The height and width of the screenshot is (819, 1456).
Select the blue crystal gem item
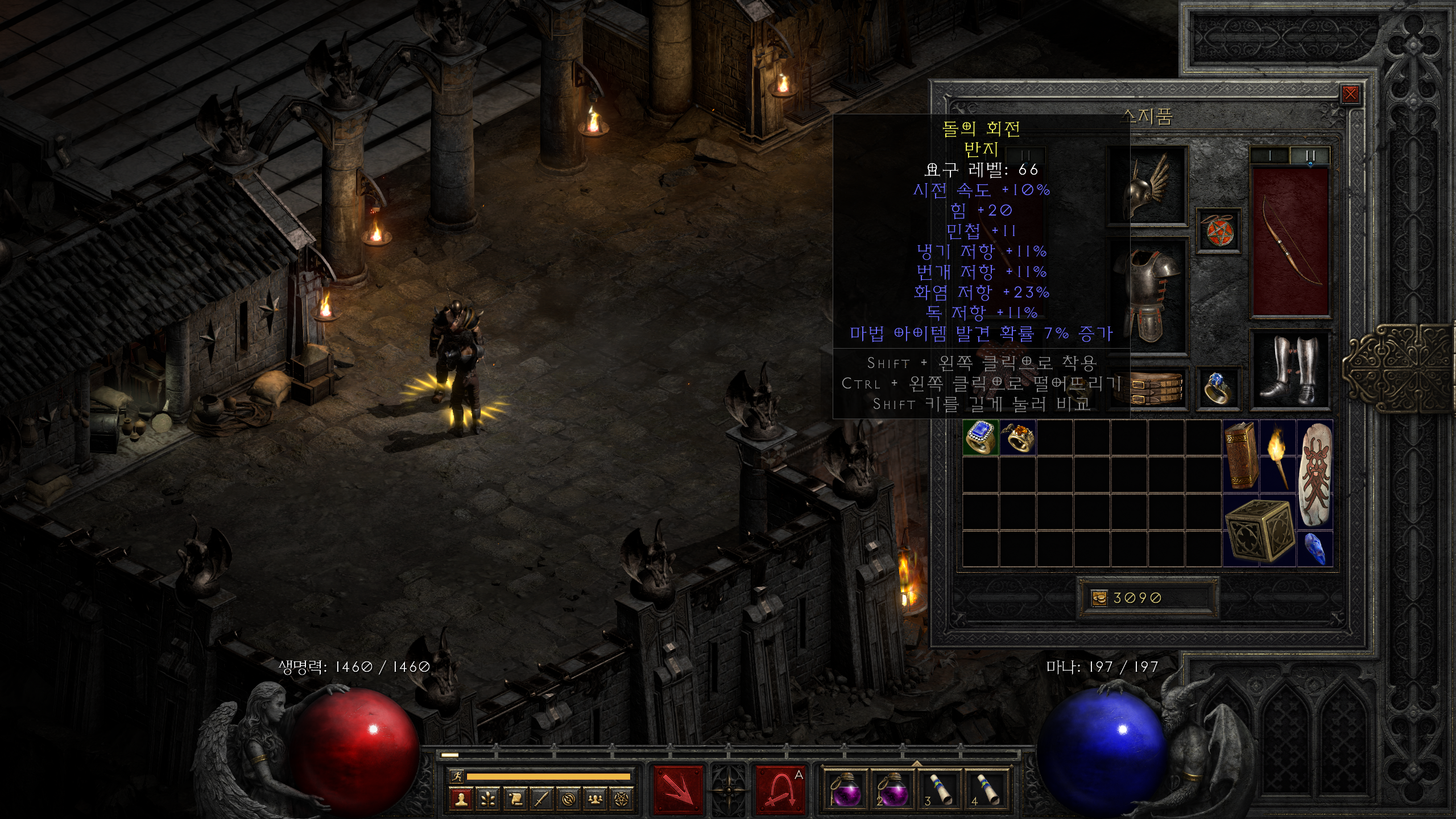click(x=1314, y=548)
